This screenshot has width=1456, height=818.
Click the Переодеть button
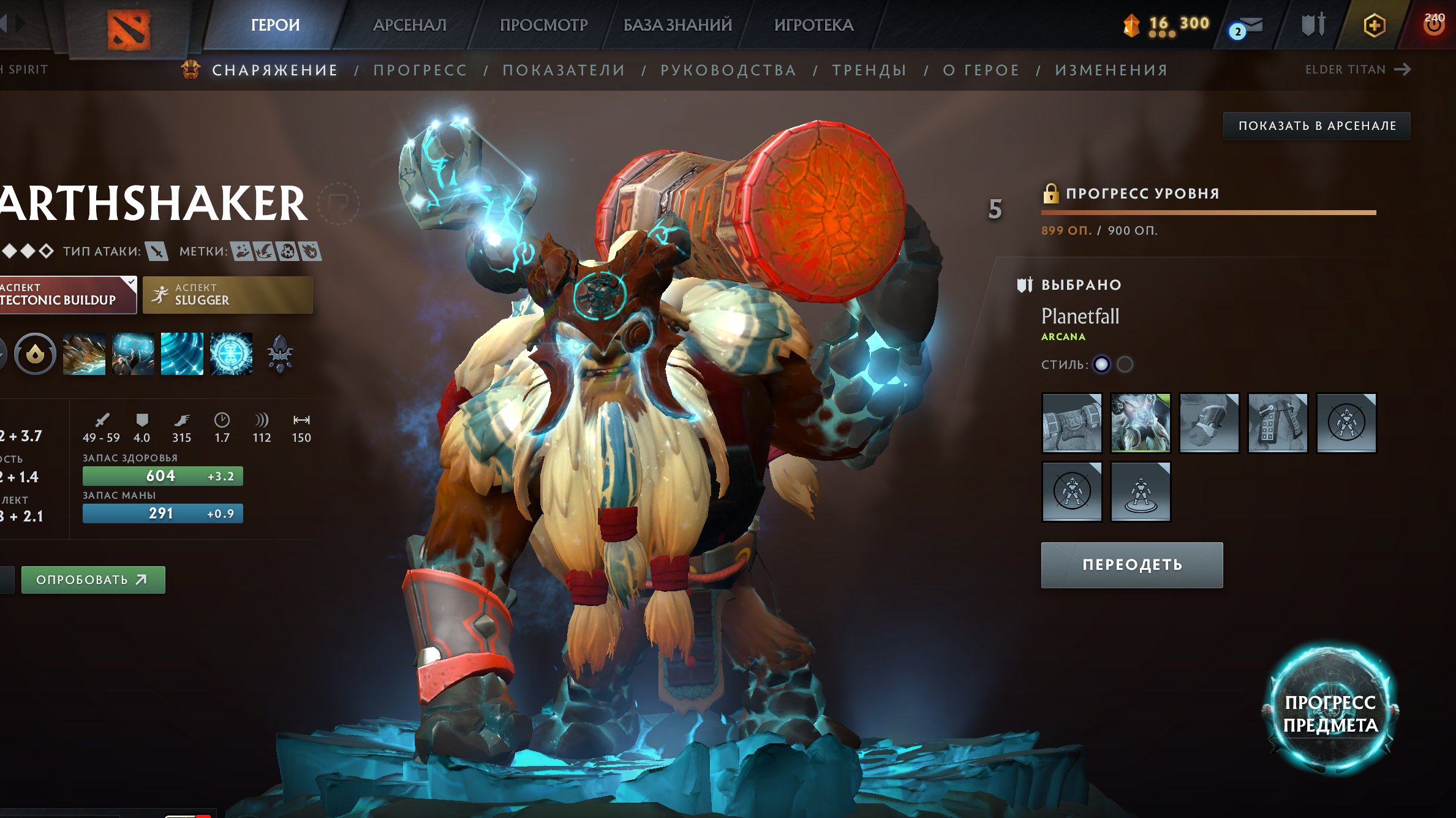click(1132, 565)
